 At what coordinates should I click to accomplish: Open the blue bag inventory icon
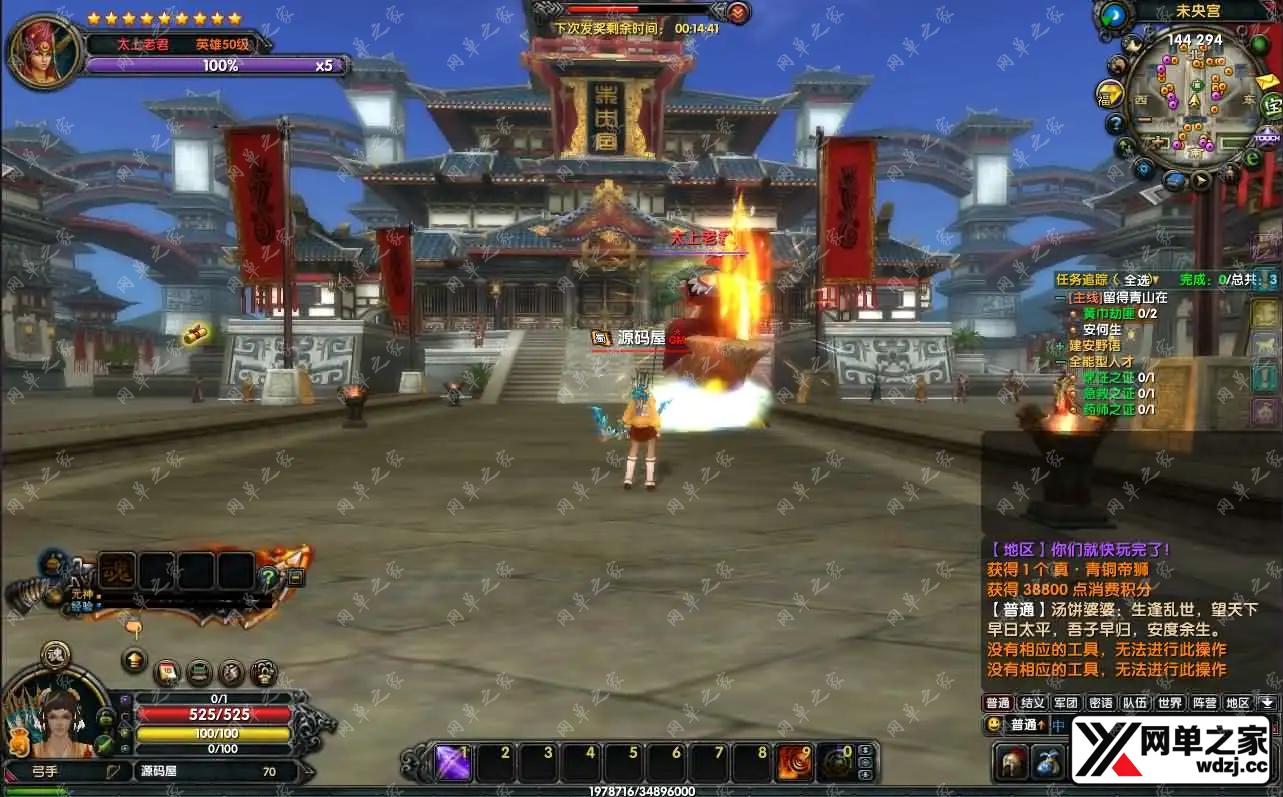1047,762
